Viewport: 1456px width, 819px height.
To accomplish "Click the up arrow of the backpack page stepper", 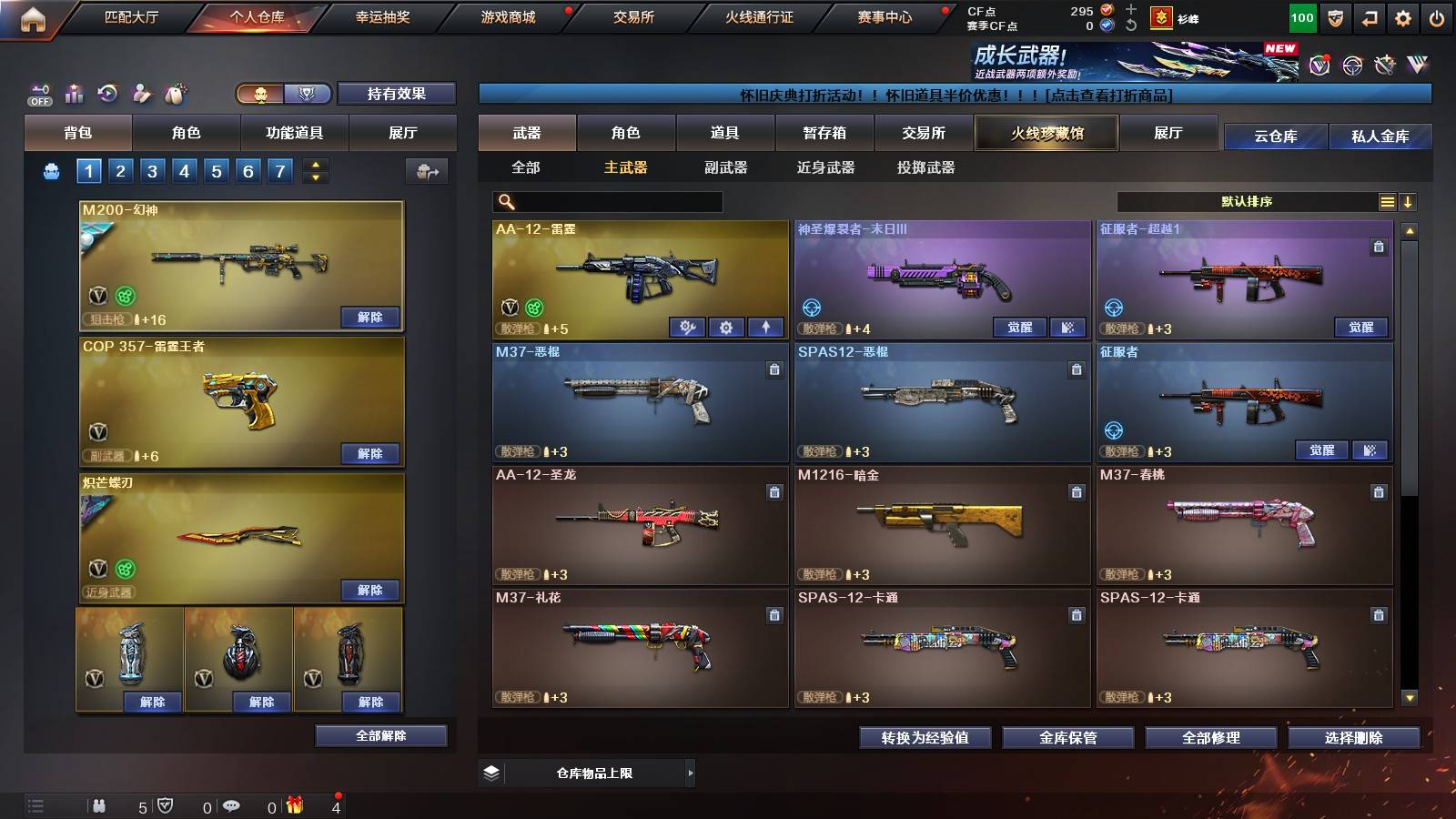I will click(x=314, y=163).
